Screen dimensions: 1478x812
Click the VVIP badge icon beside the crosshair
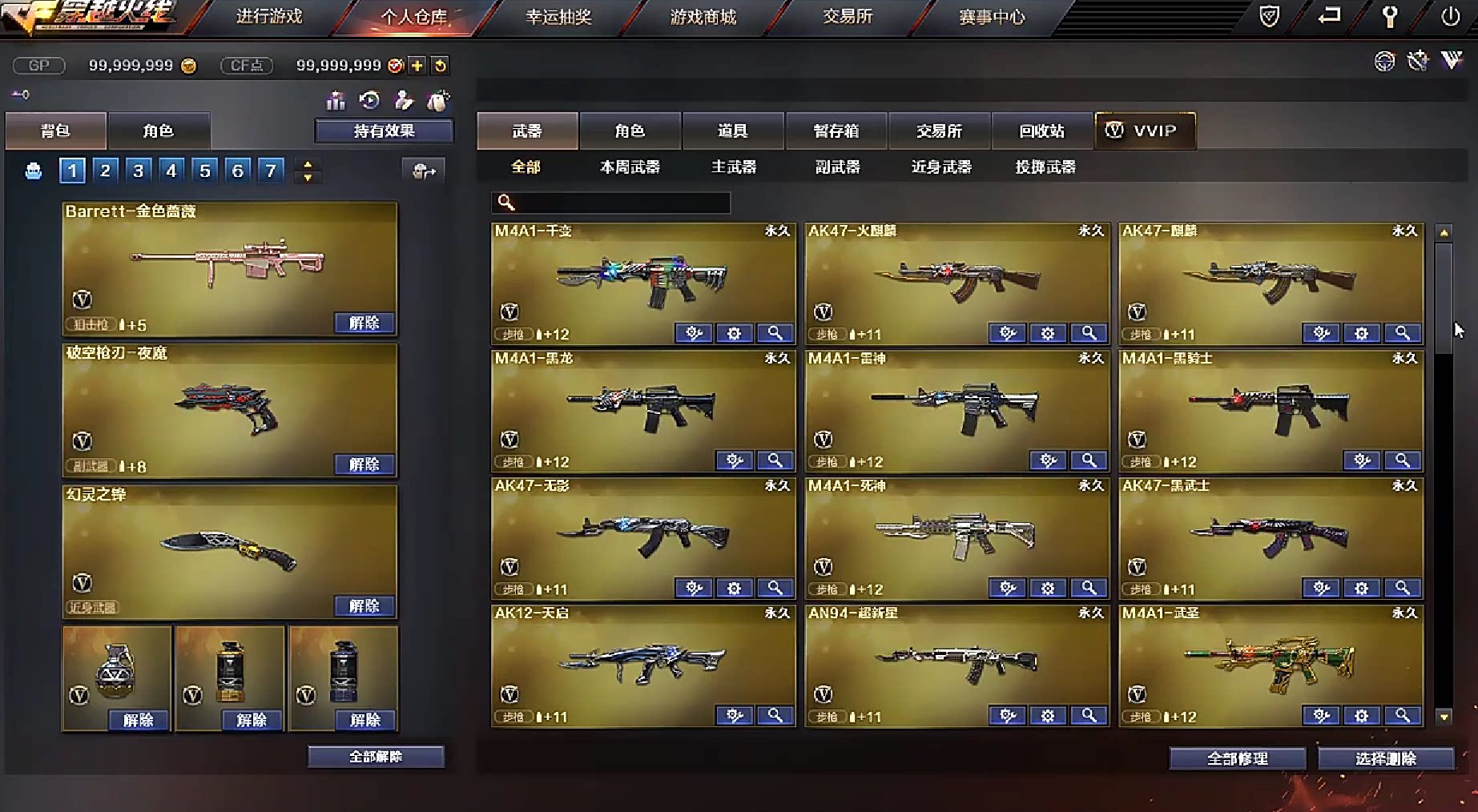coord(1452,62)
